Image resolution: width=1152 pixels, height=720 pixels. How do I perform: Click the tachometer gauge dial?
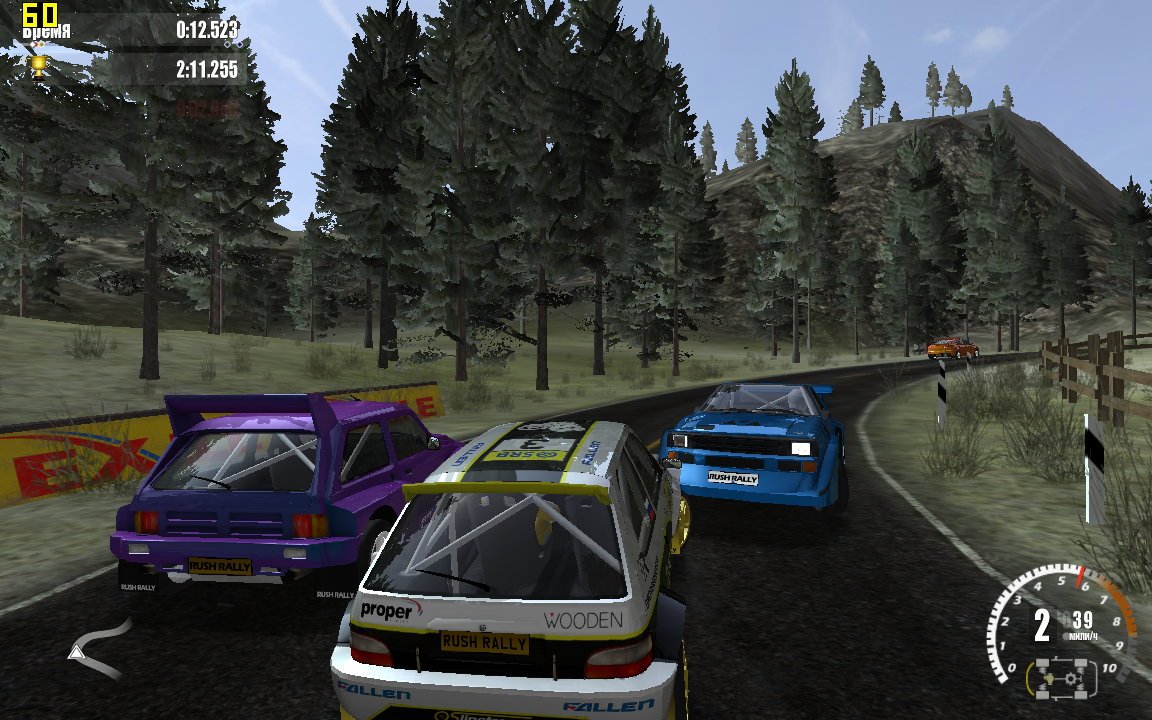point(1062,626)
